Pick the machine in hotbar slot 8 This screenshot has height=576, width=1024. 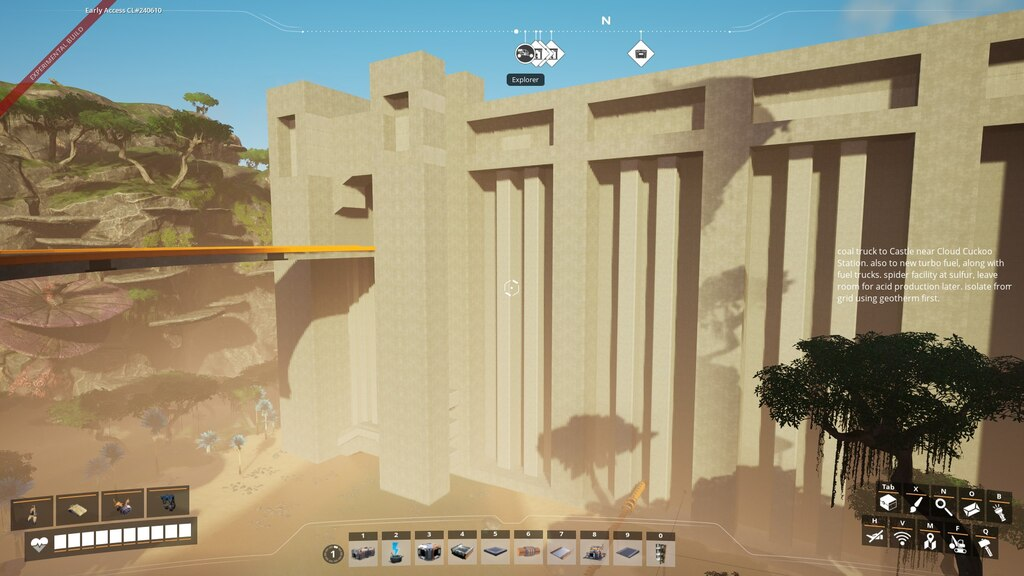(592, 553)
